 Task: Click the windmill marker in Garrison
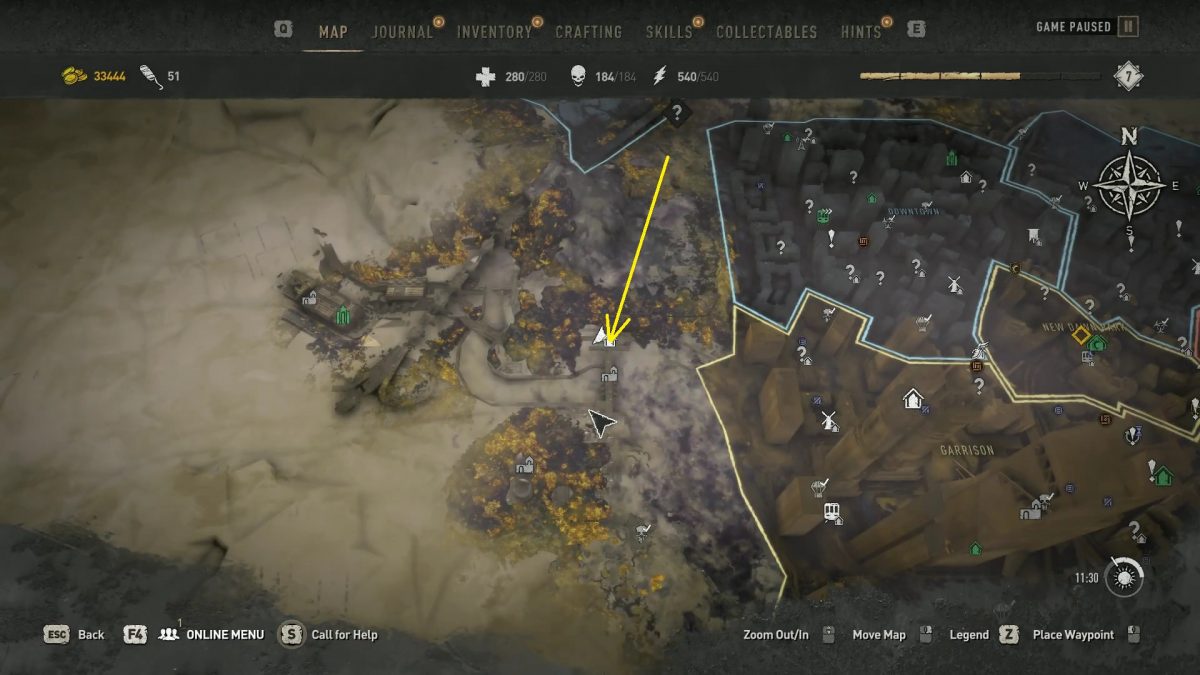pos(827,419)
